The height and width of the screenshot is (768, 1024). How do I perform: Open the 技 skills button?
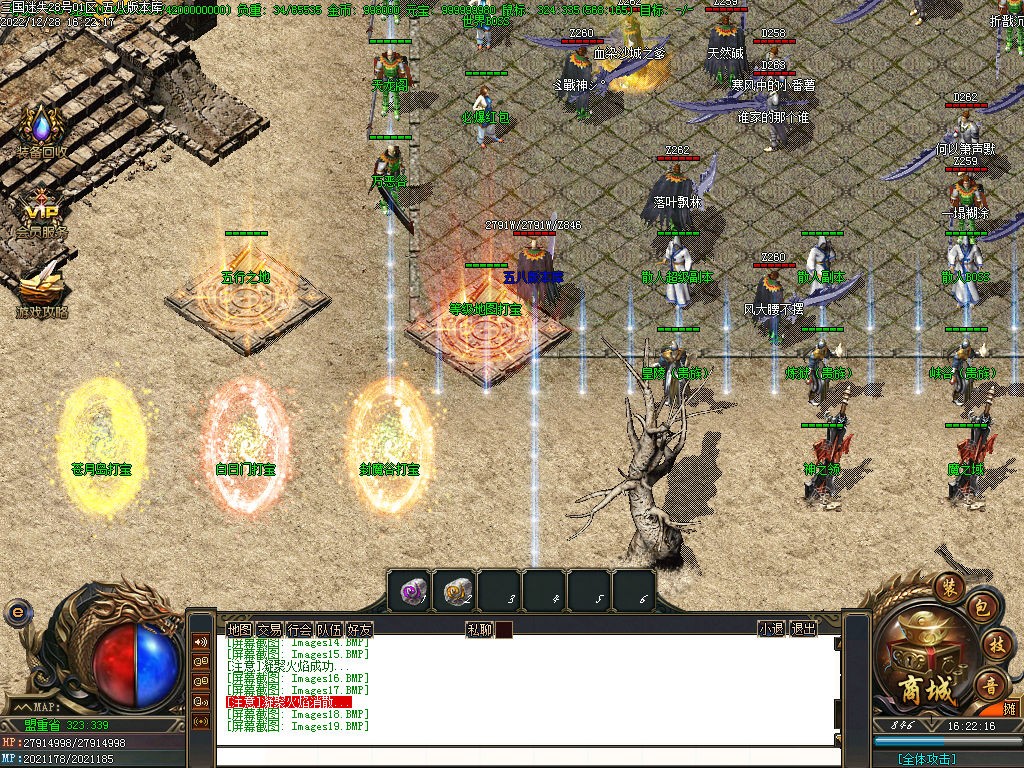click(995, 644)
